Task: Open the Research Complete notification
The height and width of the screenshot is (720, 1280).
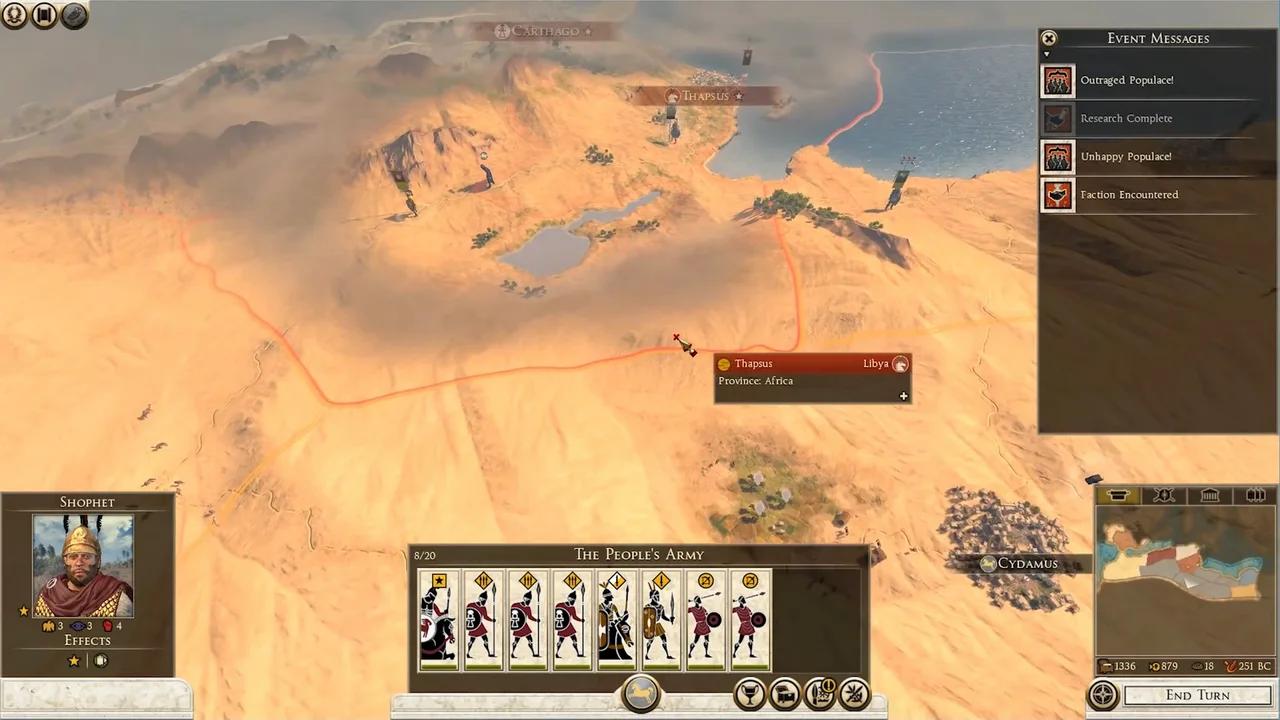Action: click(x=1127, y=118)
